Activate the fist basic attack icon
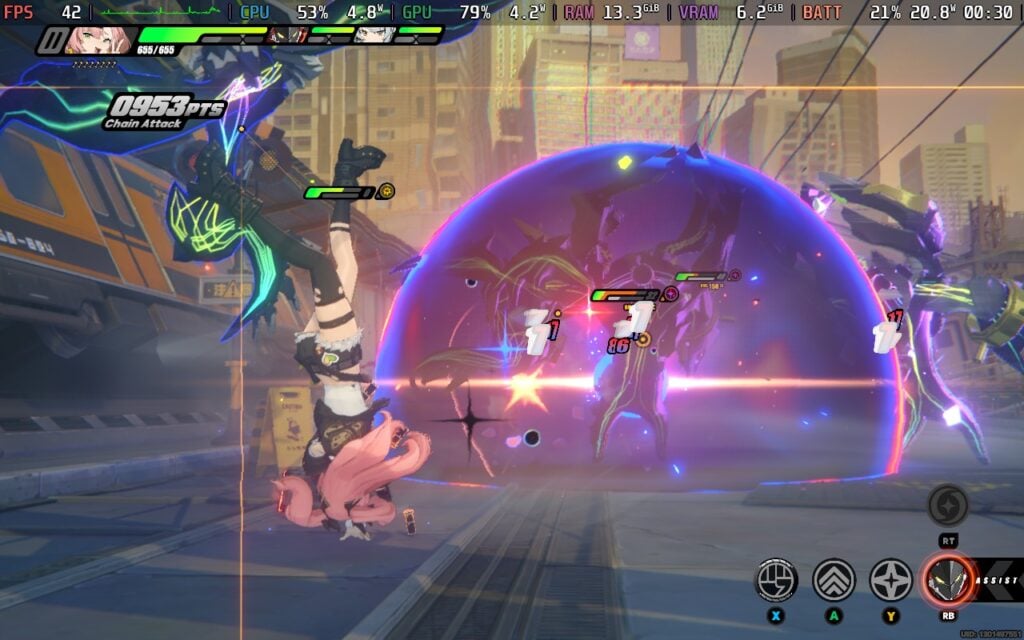The width and height of the screenshot is (1024, 640). (x=776, y=579)
